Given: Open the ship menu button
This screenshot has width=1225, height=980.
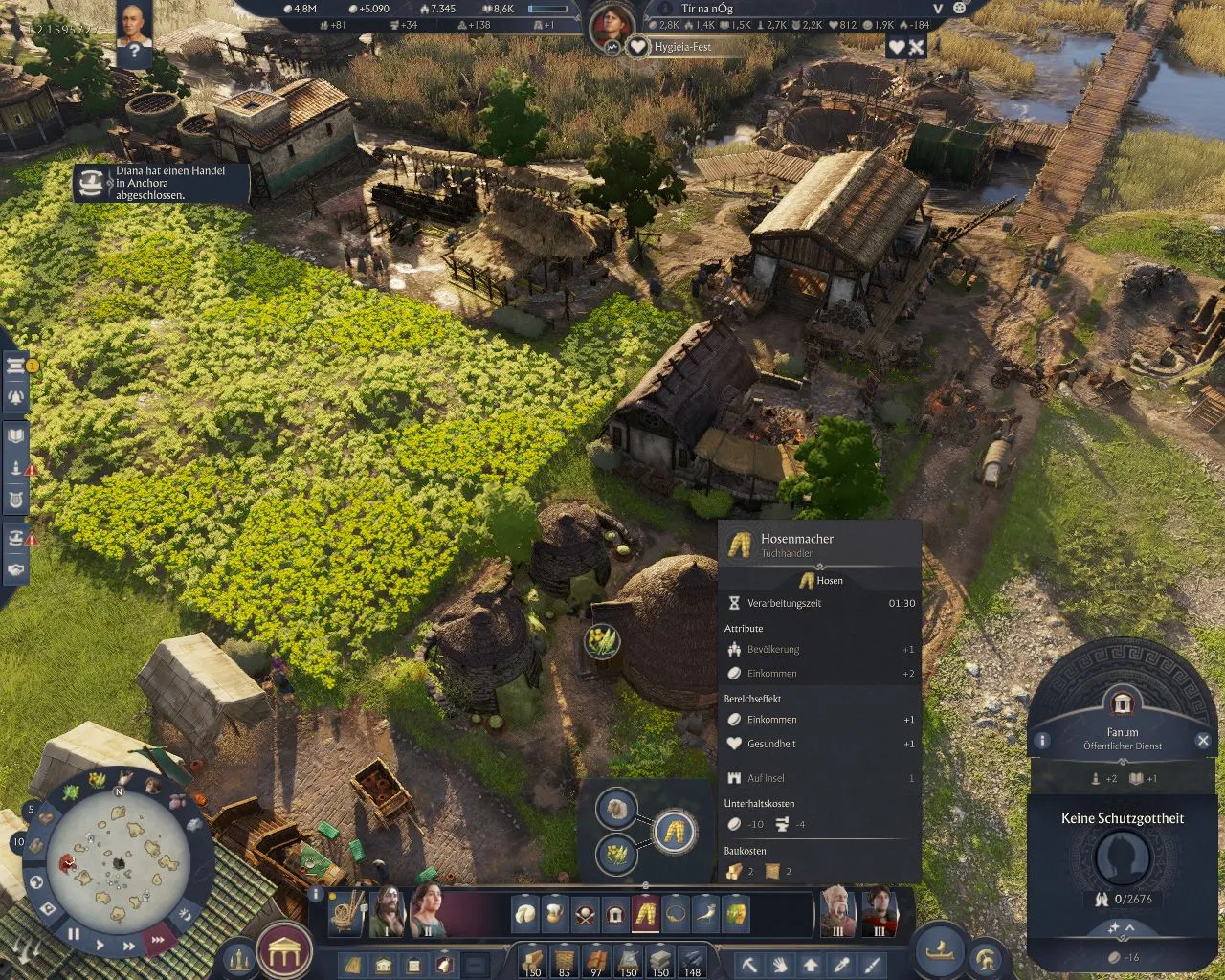Looking at the screenshot, I should pyautogui.click(x=943, y=951).
